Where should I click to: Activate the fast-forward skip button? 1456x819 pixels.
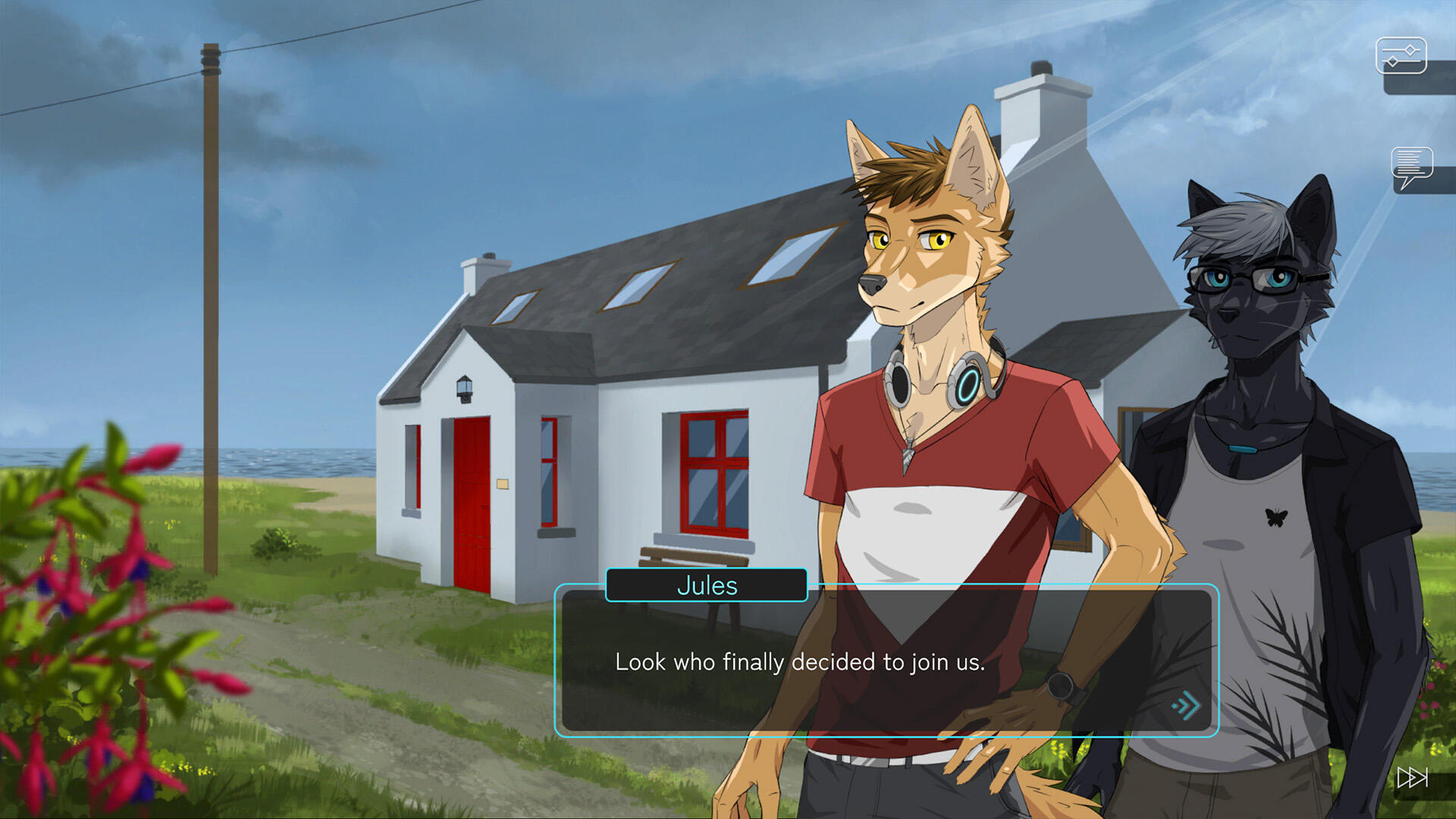[1412, 777]
